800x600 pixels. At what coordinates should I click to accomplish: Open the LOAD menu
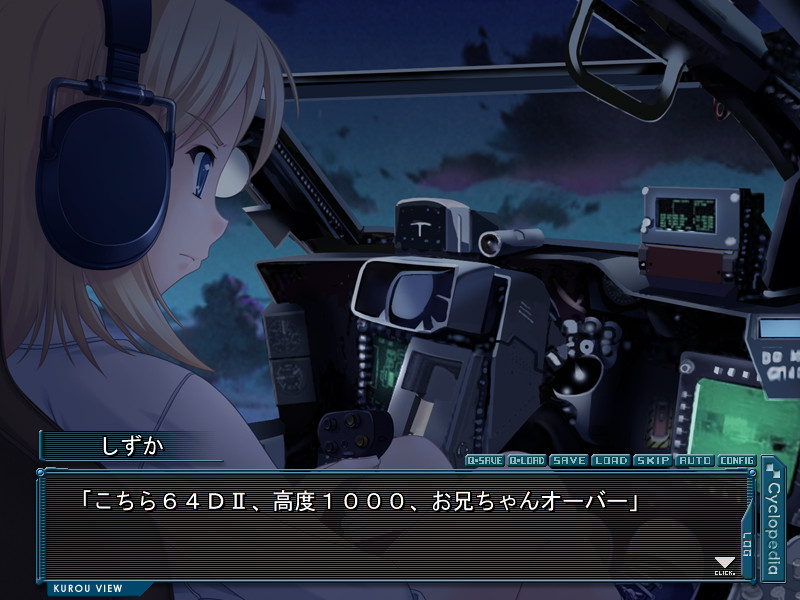coord(611,461)
